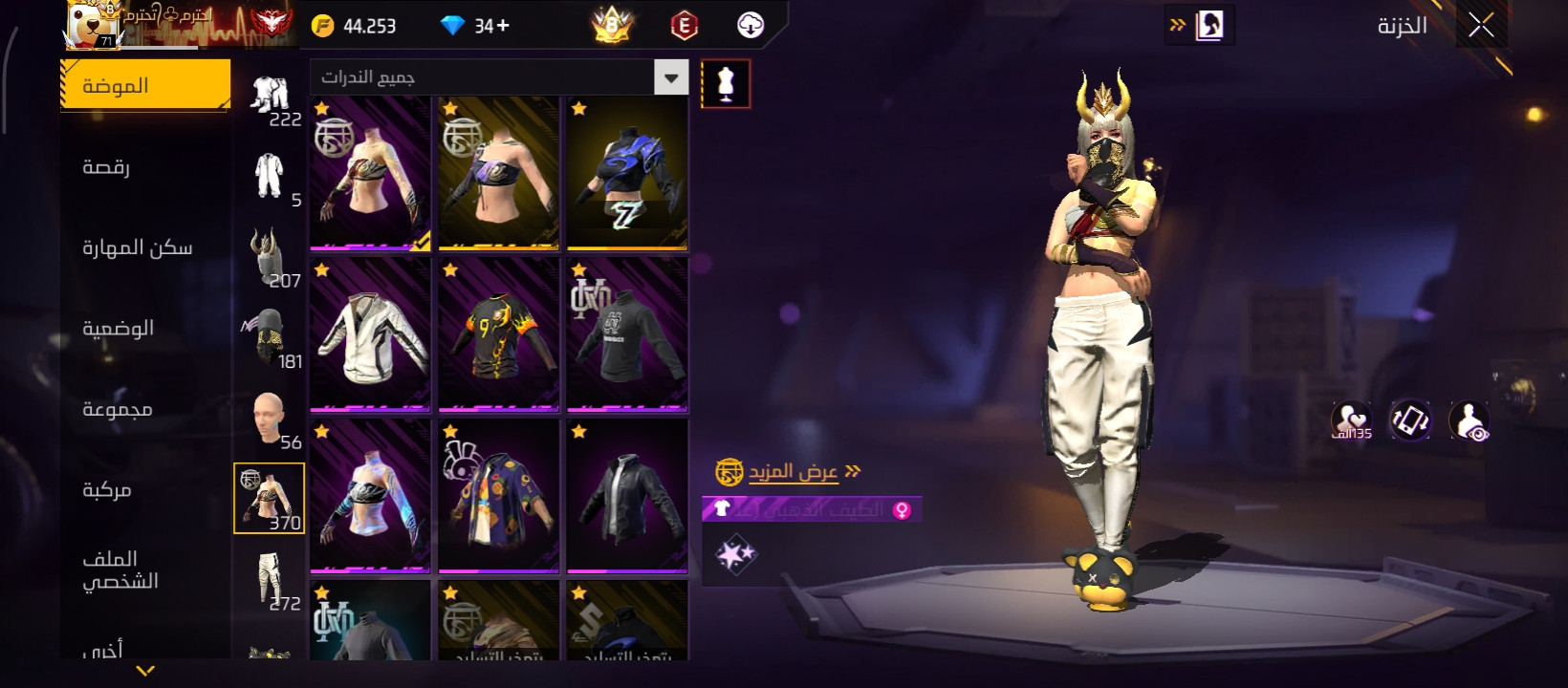Viewport: 1568px width, 688px height.
Task: Show the pants category with 272 items
Action: tap(270, 579)
